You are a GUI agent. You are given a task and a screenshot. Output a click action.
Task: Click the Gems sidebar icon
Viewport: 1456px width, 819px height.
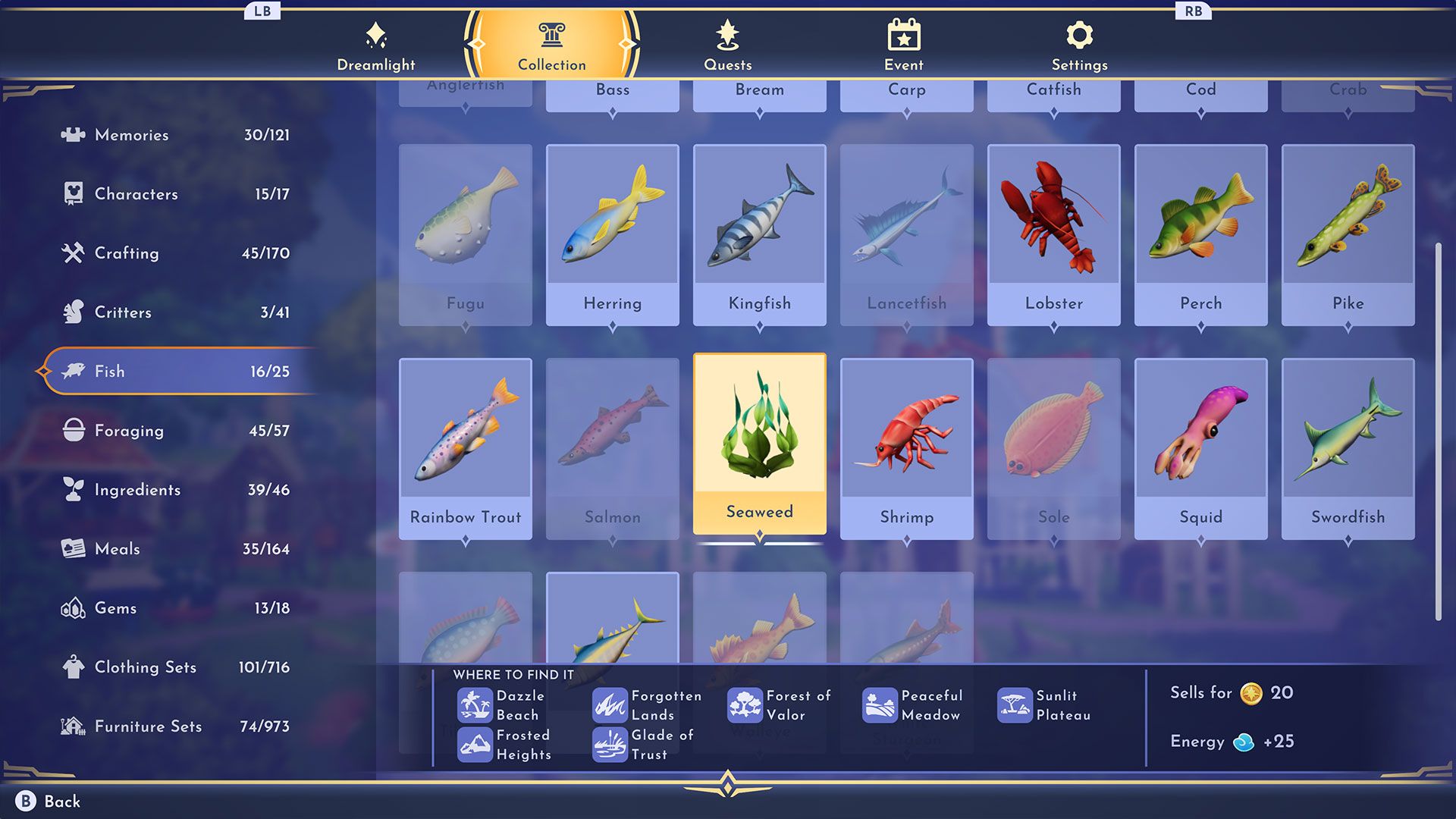click(73, 608)
